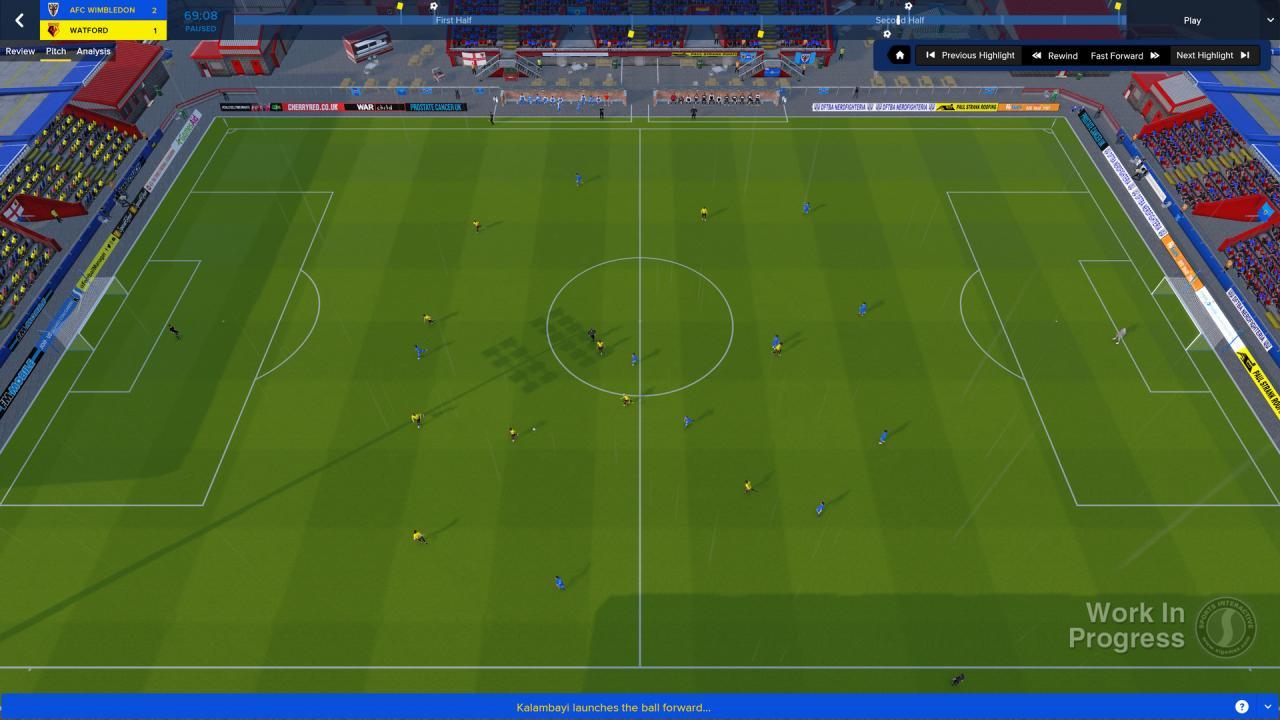Image resolution: width=1280 pixels, height=720 pixels.
Task: Click the Kalambayi commentary bar
Action: pos(614,706)
